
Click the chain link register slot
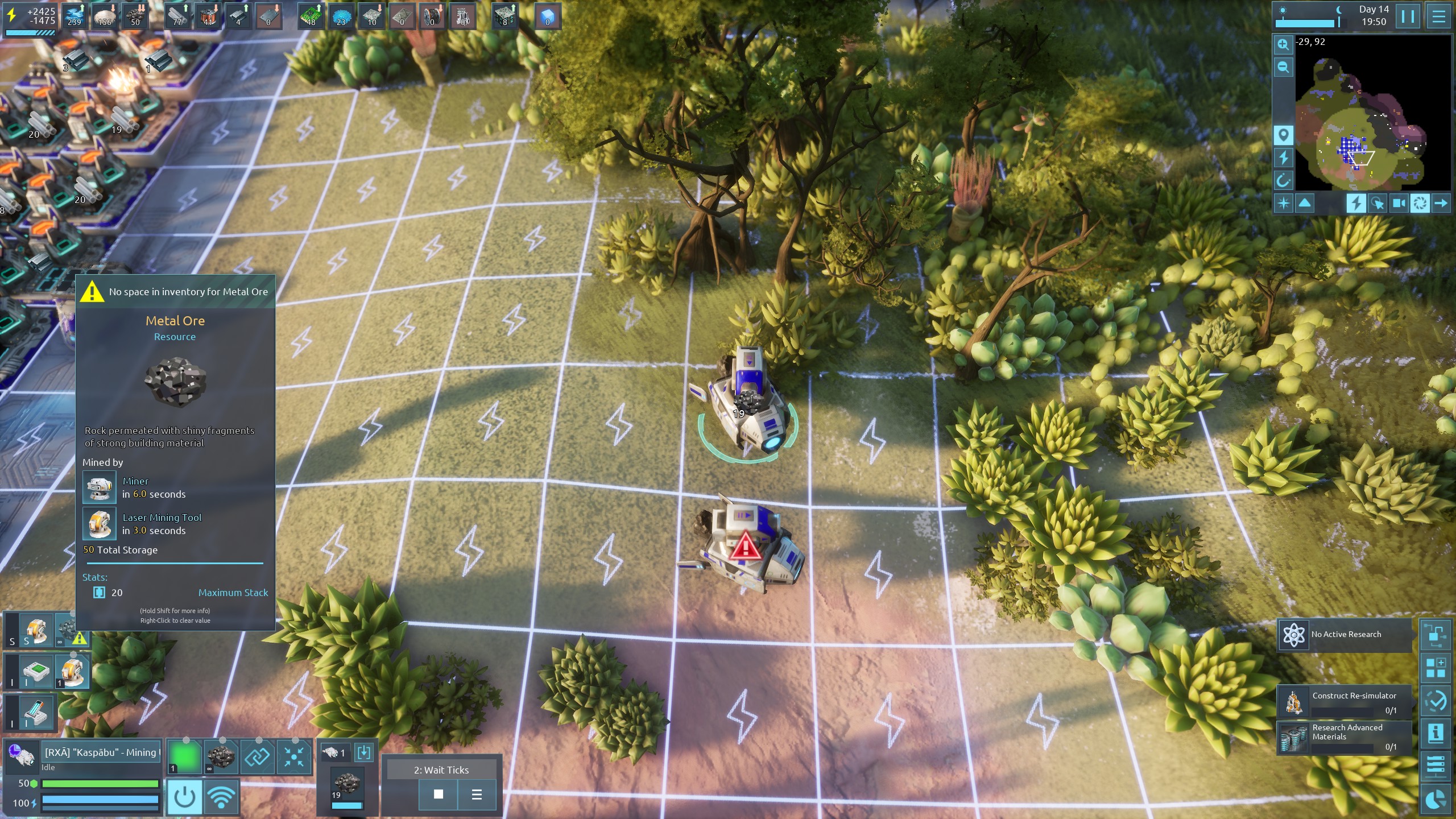[257, 757]
